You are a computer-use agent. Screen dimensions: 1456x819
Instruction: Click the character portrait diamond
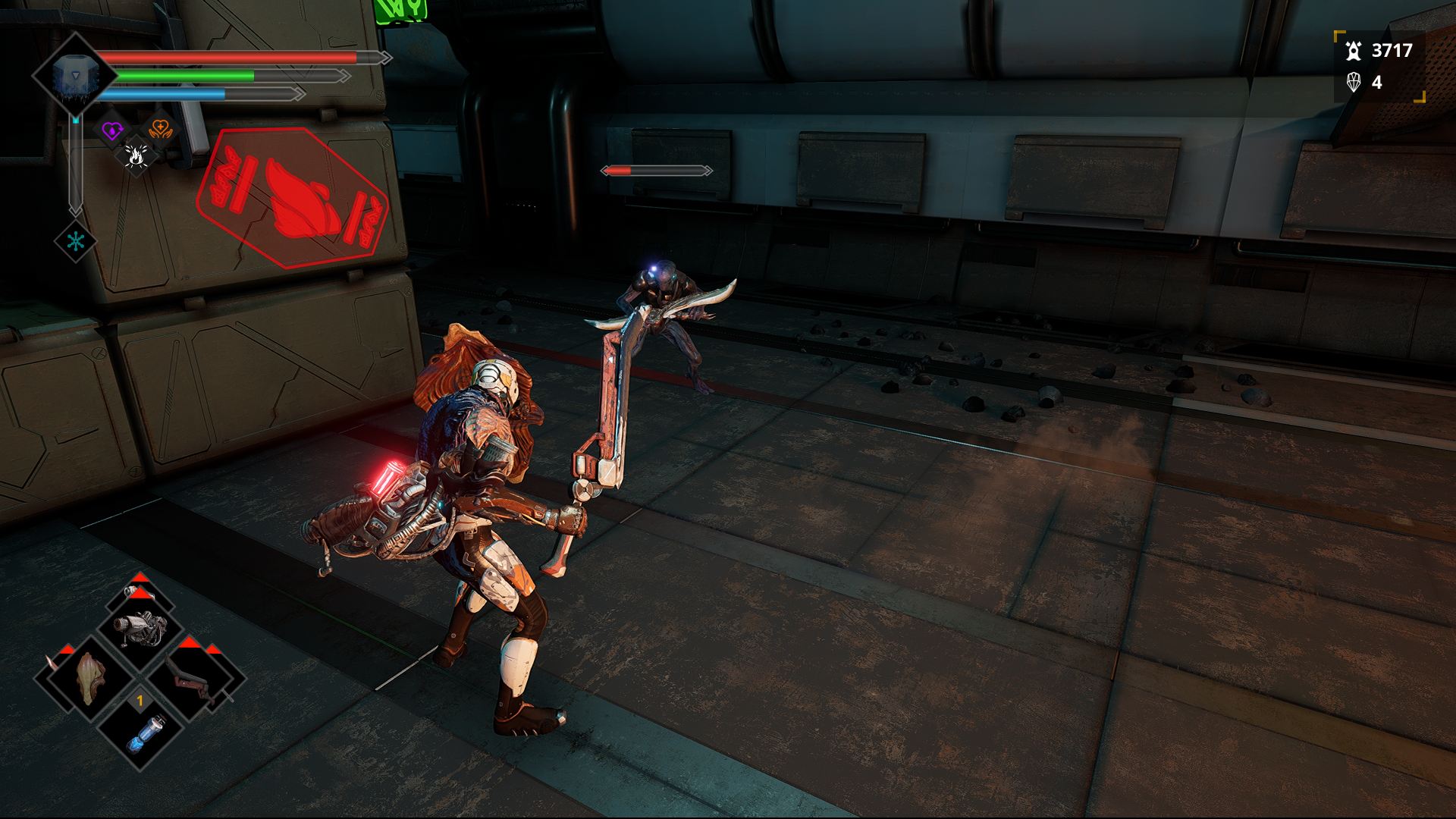coord(75,74)
